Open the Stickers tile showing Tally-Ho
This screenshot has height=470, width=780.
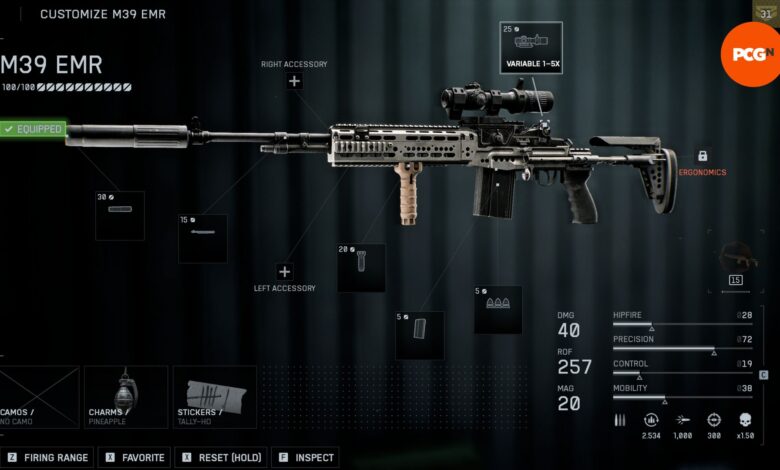[x=214, y=397]
